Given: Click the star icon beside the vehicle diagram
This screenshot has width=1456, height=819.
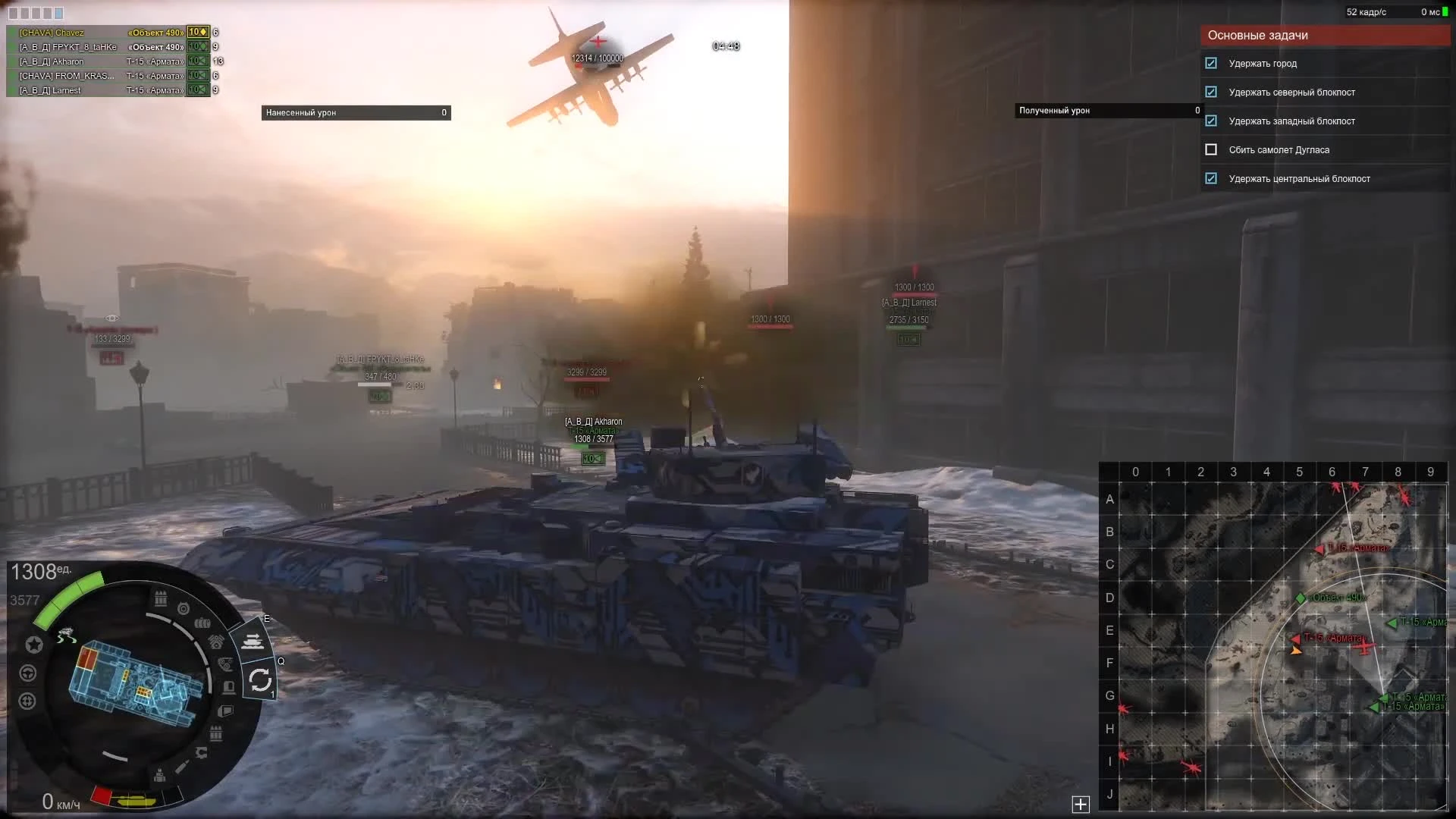Looking at the screenshot, I should 33,643.
